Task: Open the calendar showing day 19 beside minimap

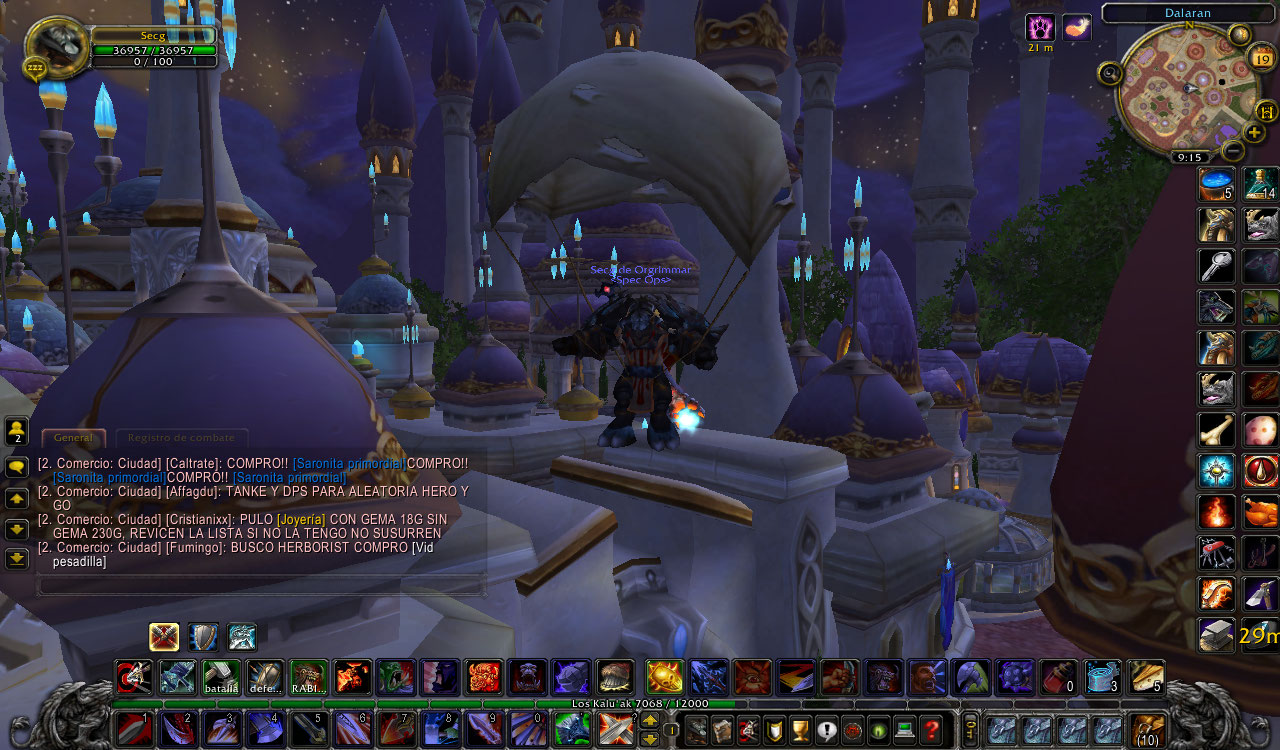Action: coord(1261,58)
